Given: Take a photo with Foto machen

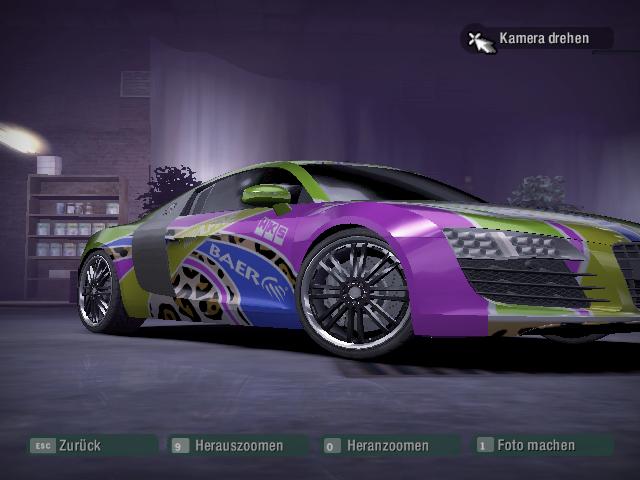Looking at the screenshot, I should click(x=535, y=445).
